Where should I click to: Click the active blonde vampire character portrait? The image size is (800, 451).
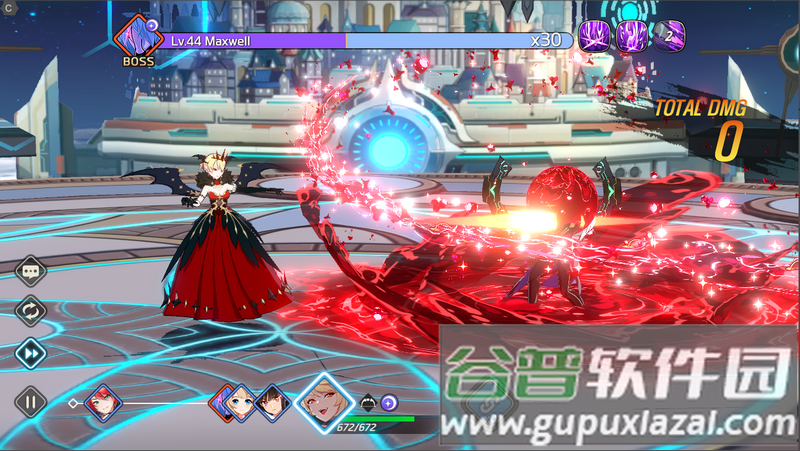pyautogui.click(x=323, y=402)
